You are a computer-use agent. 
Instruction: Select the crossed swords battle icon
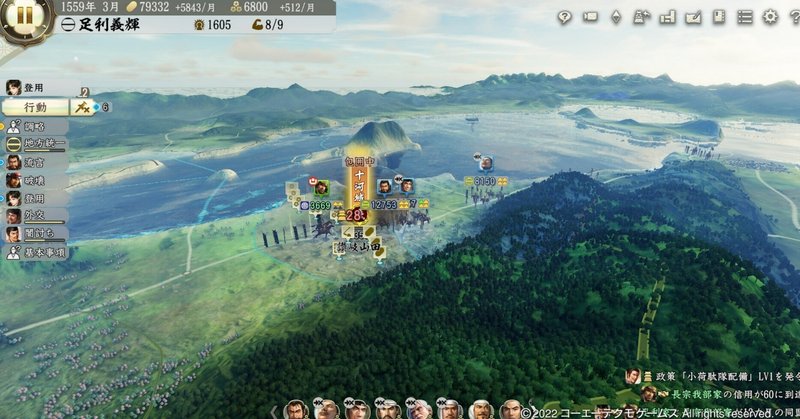coord(82,106)
